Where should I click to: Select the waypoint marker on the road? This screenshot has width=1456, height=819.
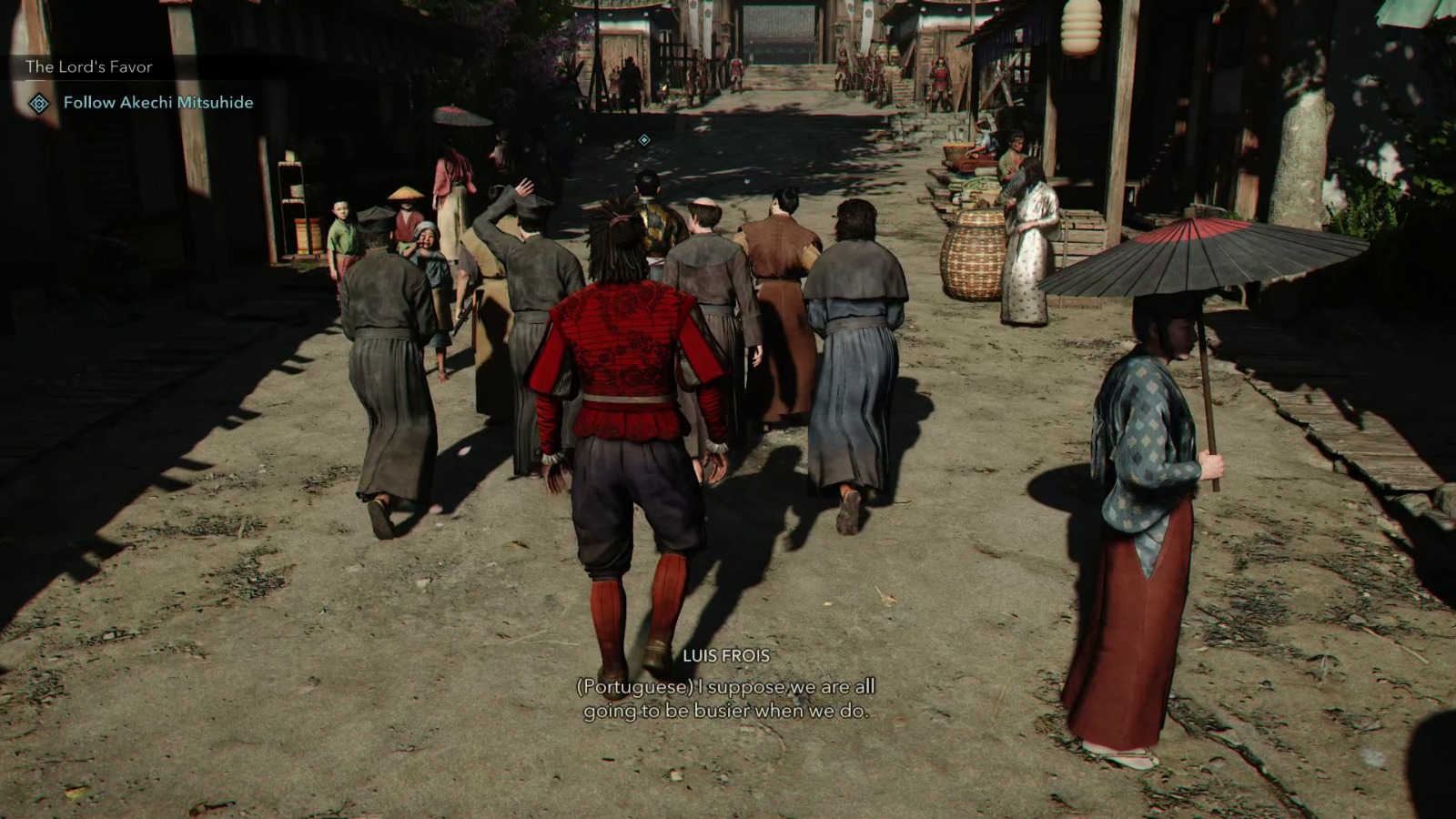(646, 137)
